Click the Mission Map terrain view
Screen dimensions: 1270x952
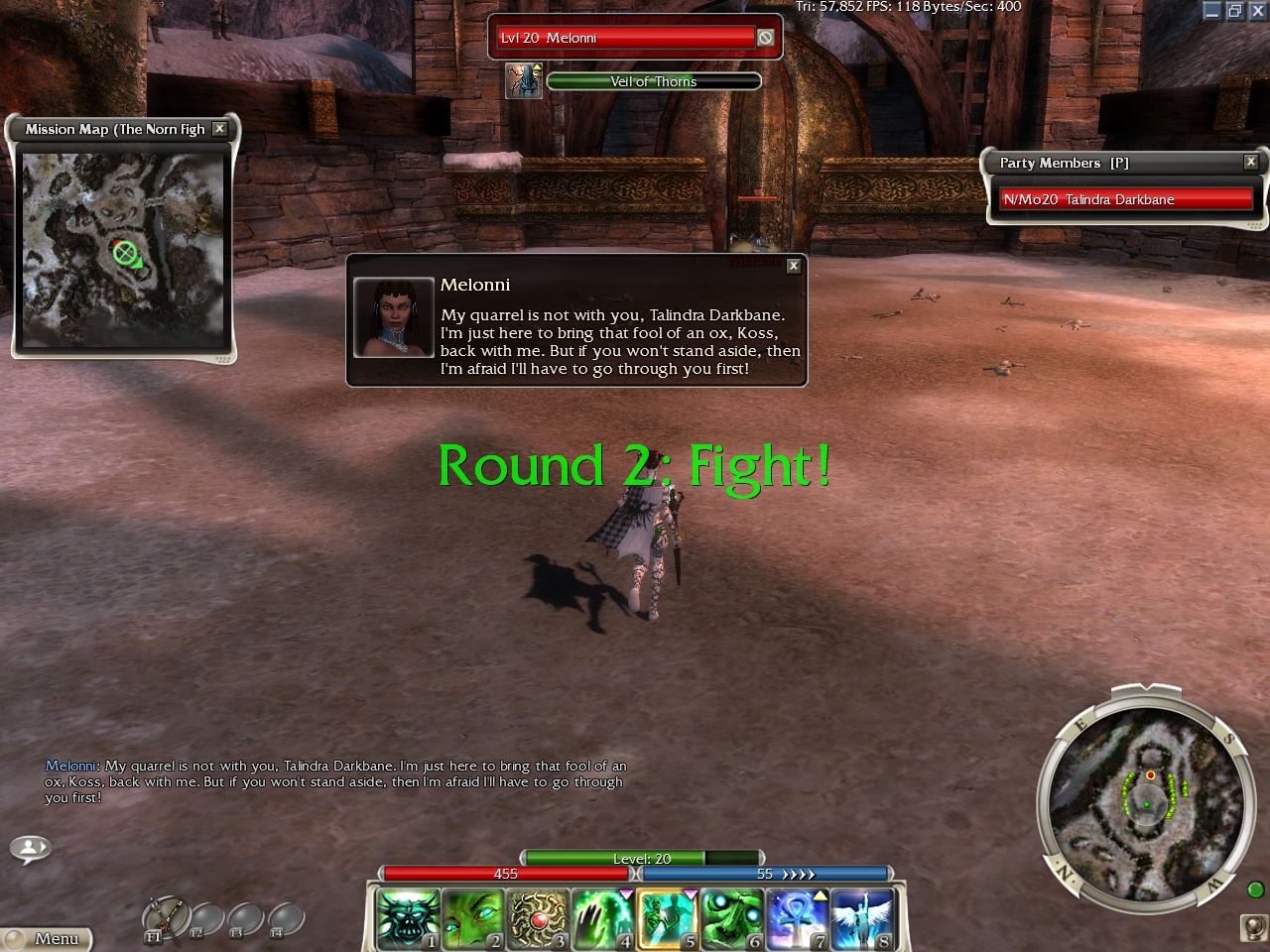pos(123,250)
